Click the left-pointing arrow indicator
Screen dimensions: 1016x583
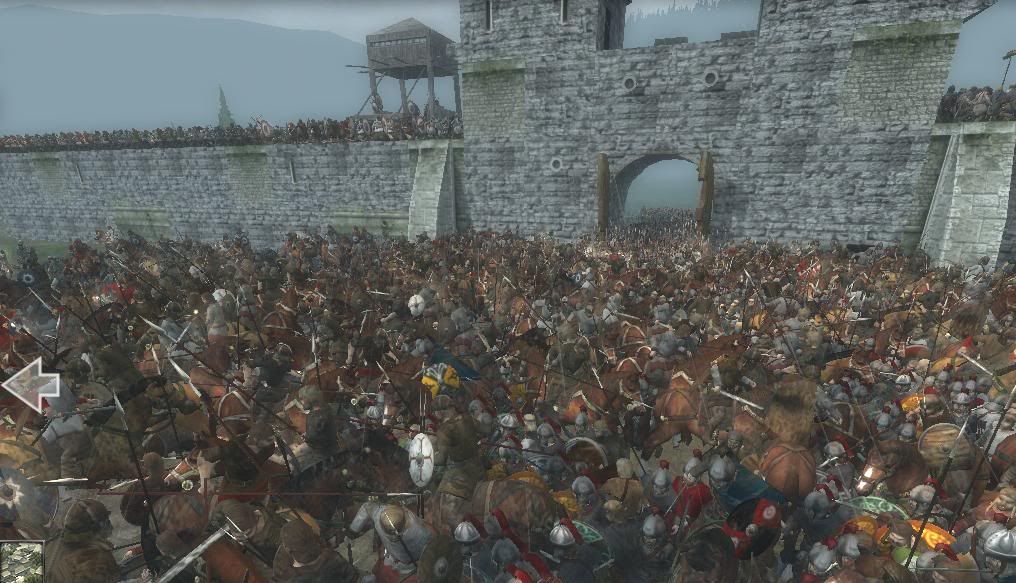click(30, 384)
